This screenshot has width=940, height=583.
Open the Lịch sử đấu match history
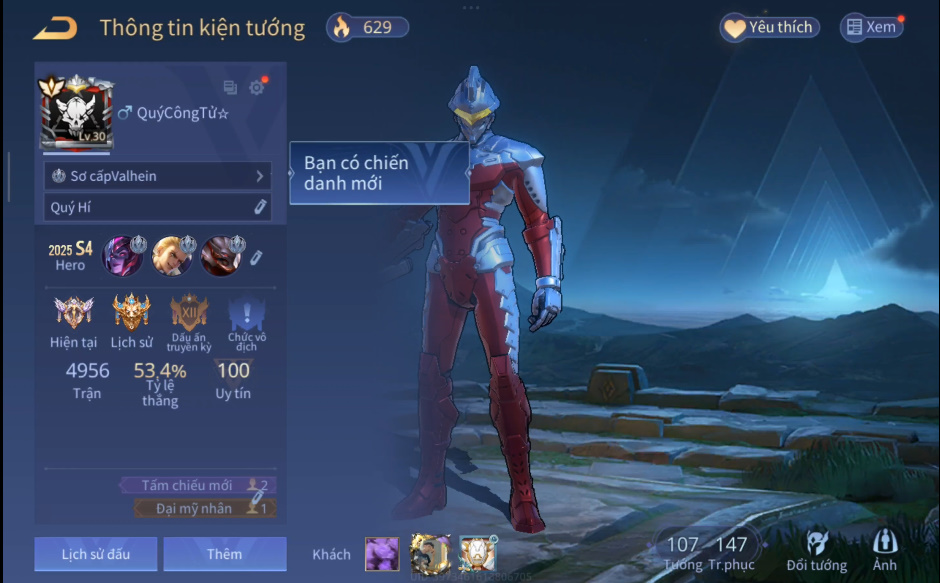(x=95, y=554)
